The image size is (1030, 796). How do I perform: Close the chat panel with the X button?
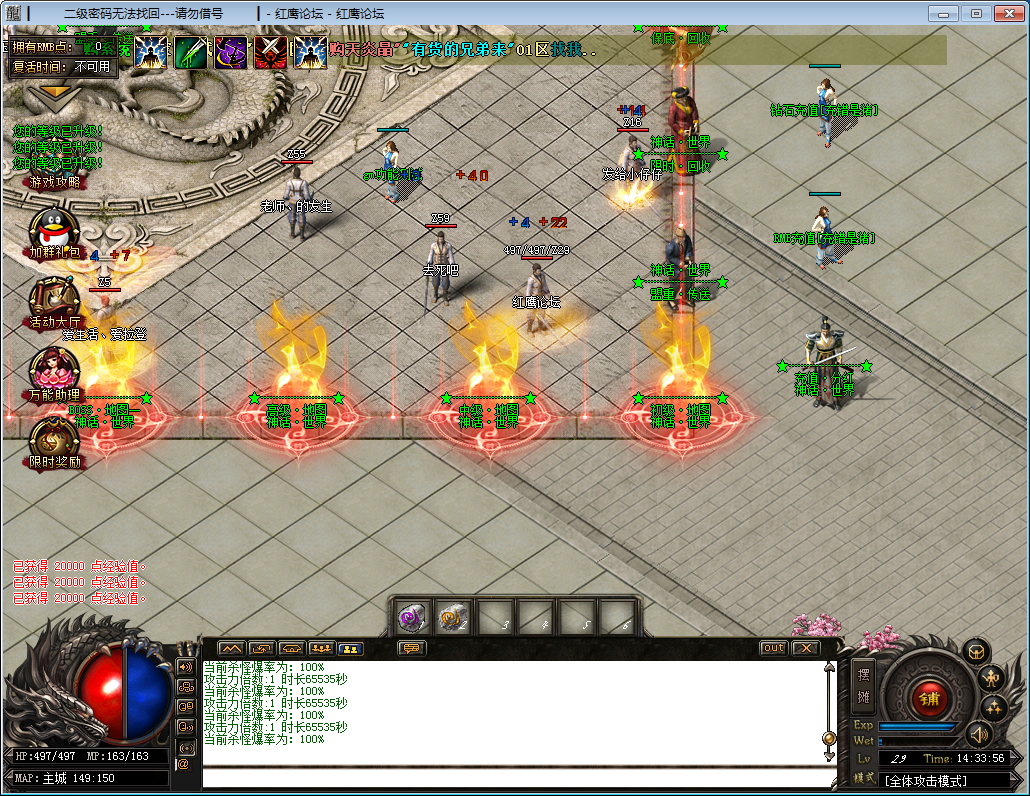(x=805, y=648)
